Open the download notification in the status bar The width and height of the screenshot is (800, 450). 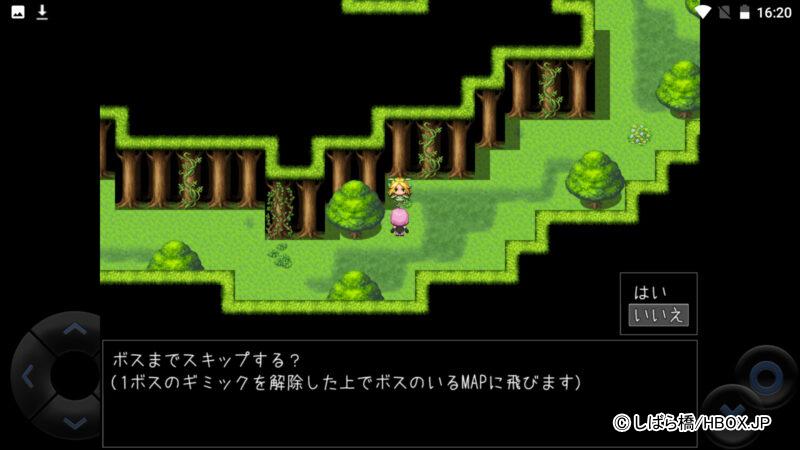(42, 12)
